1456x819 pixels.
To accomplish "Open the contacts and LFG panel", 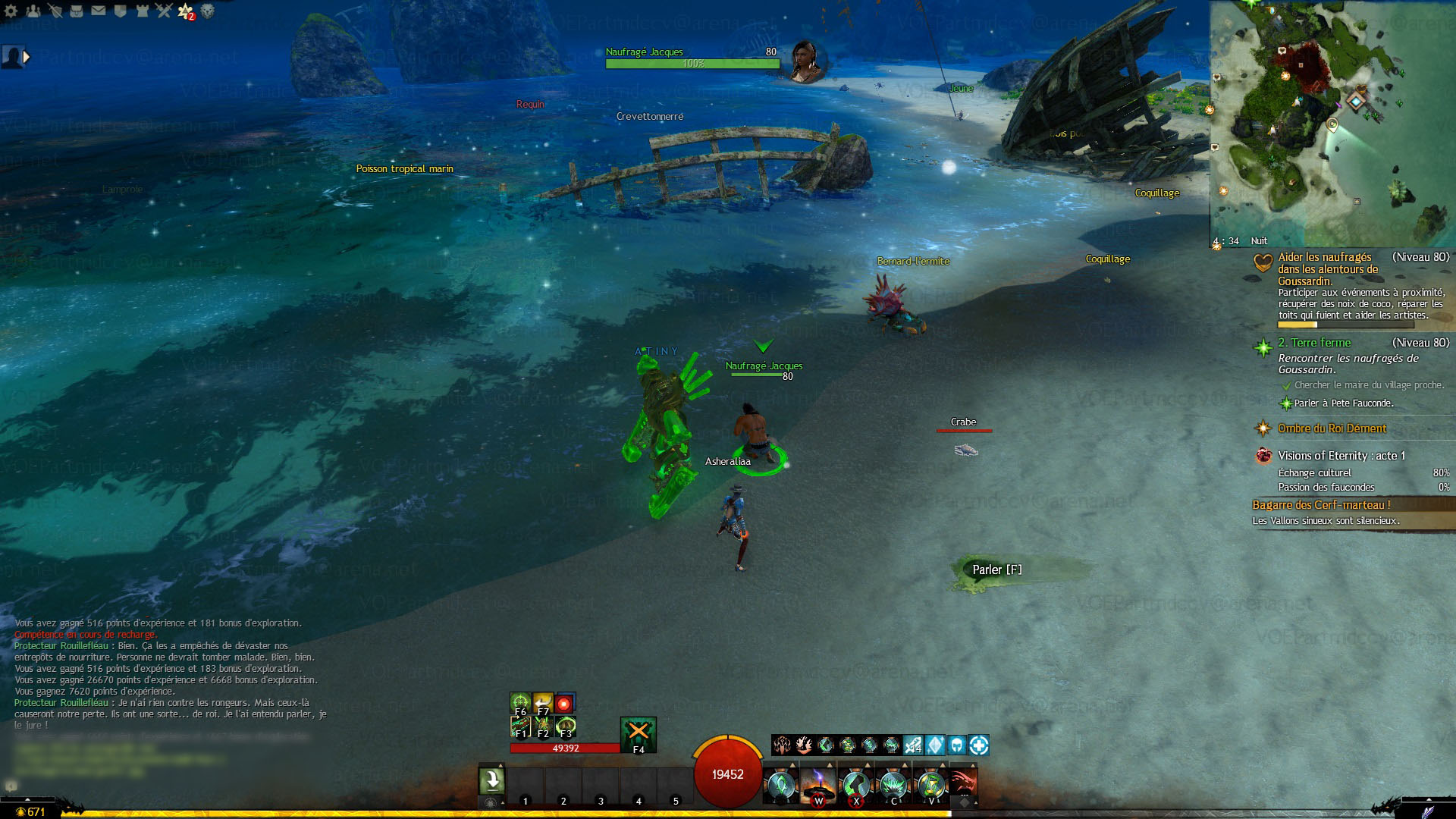I will [x=33, y=11].
